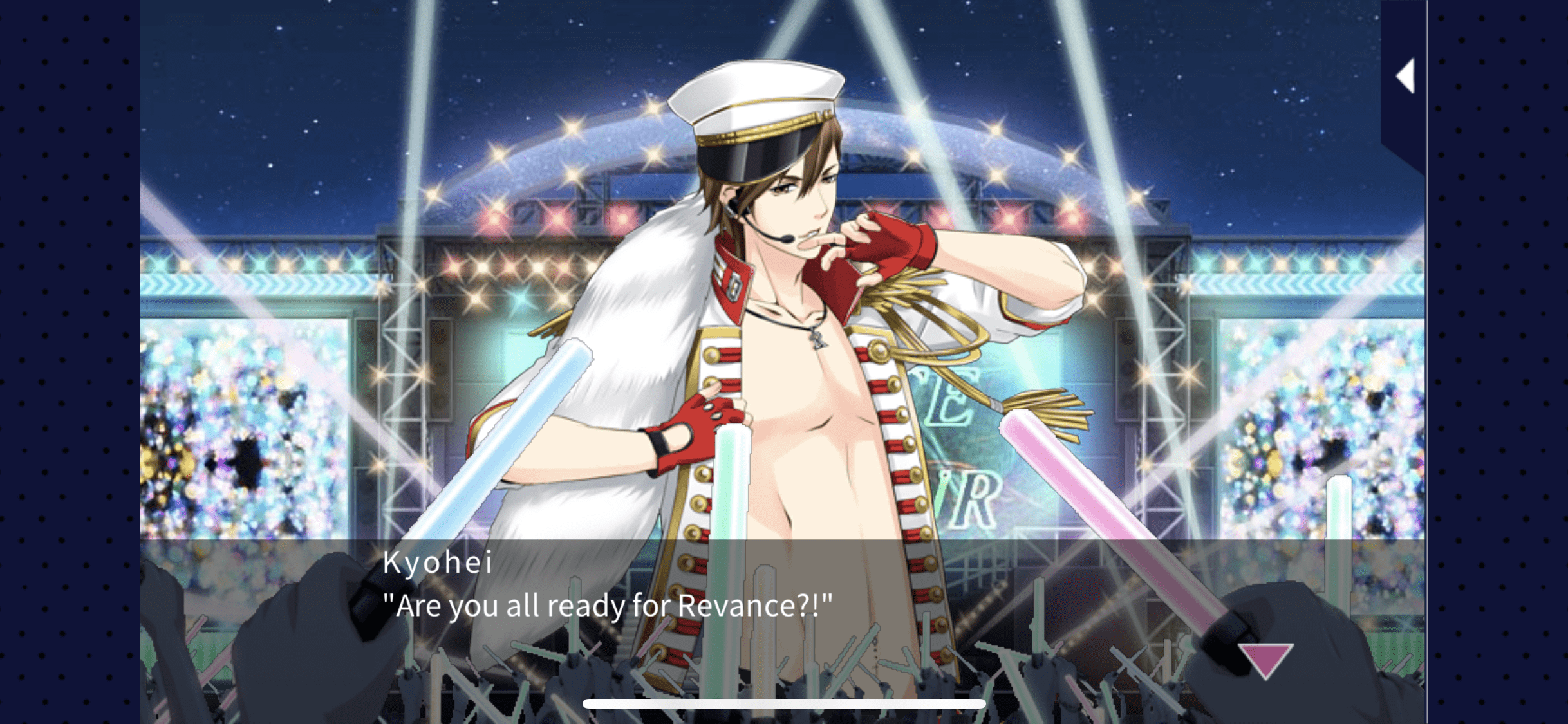Advance dialogue with the pink triangle
Screen dimensions: 1568x724
coord(1265,660)
